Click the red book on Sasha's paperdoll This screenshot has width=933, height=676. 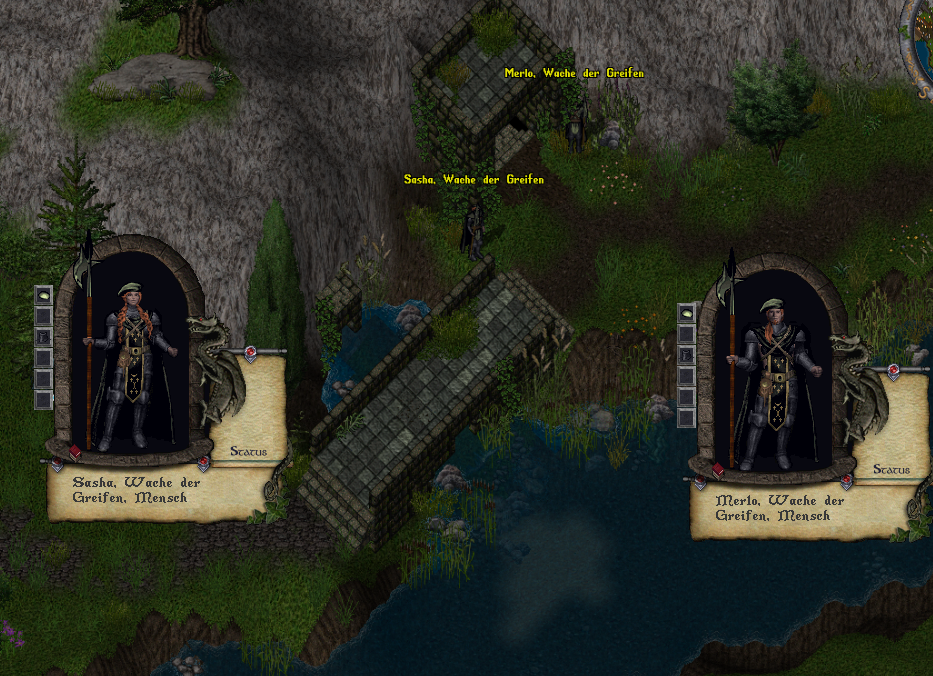(73, 452)
